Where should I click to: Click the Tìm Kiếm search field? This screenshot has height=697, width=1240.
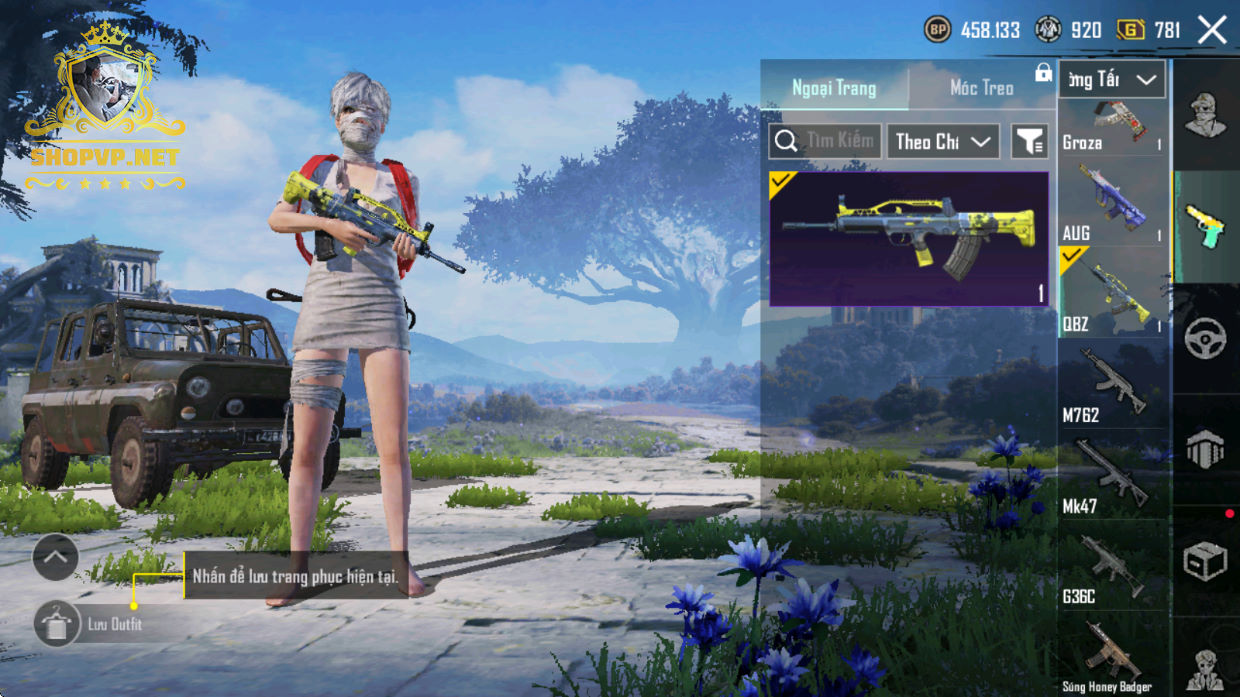click(825, 141)
